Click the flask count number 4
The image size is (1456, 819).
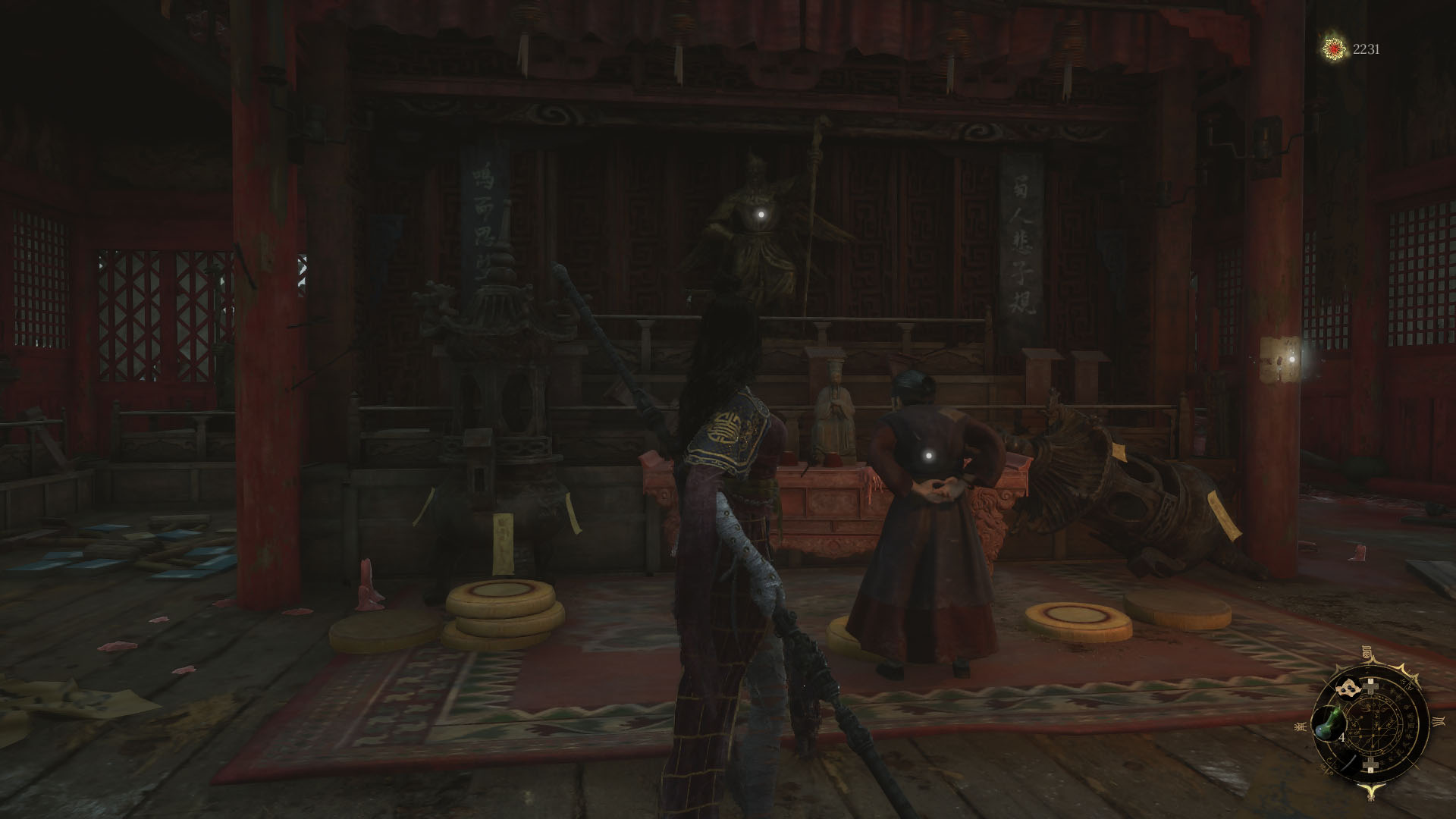coord(1341,736)
